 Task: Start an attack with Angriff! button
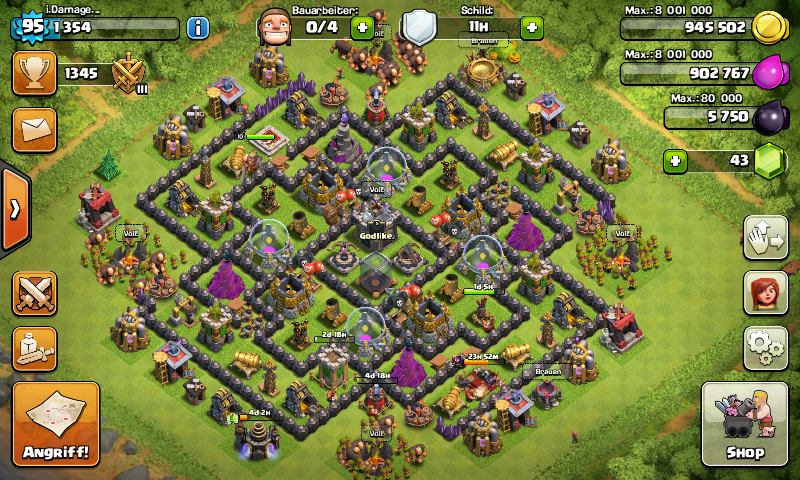(56, 423)
